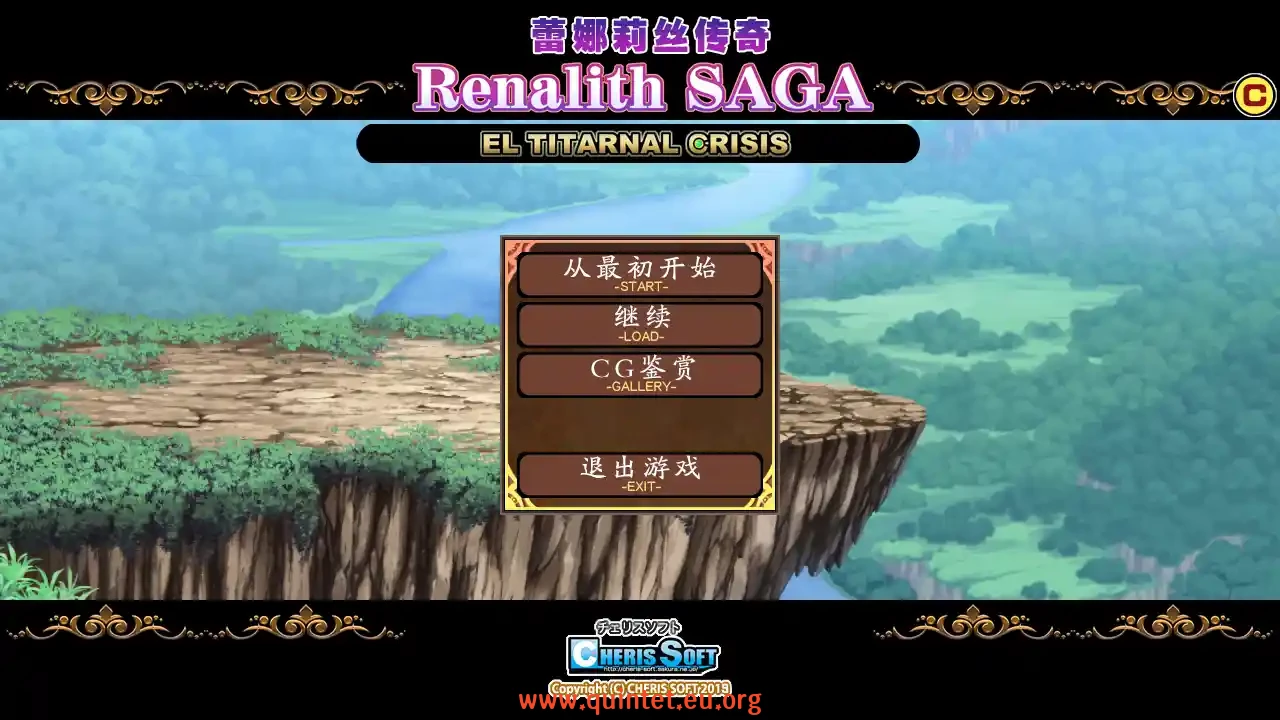Open the CG鉴赏 -GALLERY- viewer
The width and height of the screenshot is (1280, 720).
click(640, 374)
